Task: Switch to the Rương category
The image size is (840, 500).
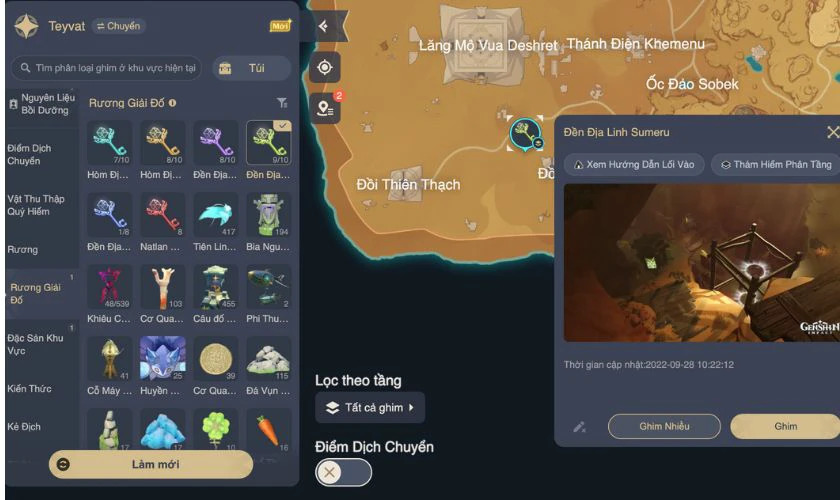Action: (24, 249)
